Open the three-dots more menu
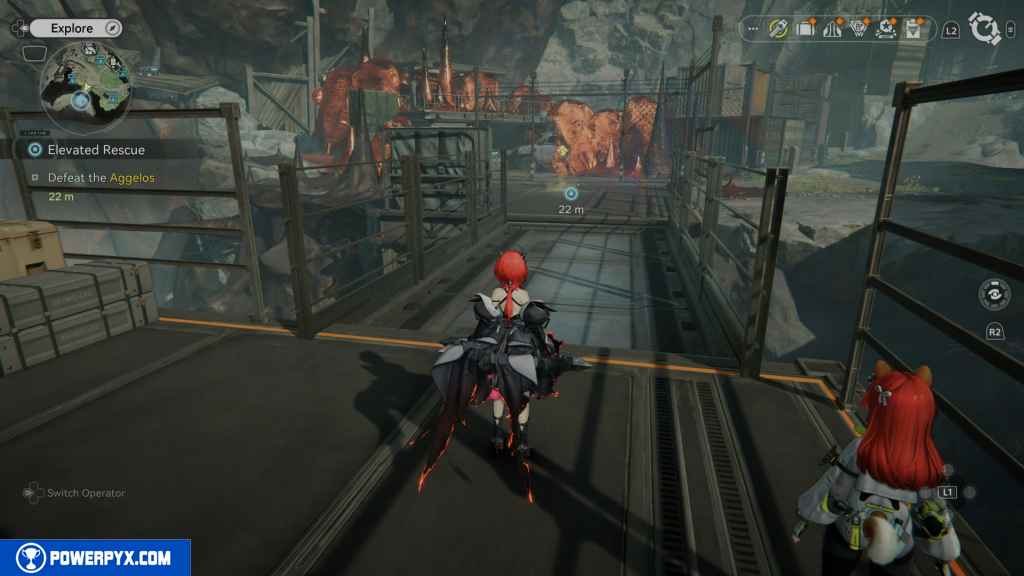Image resolution: width=1024 pixels, height=576 pixels. tap(753, 28)
